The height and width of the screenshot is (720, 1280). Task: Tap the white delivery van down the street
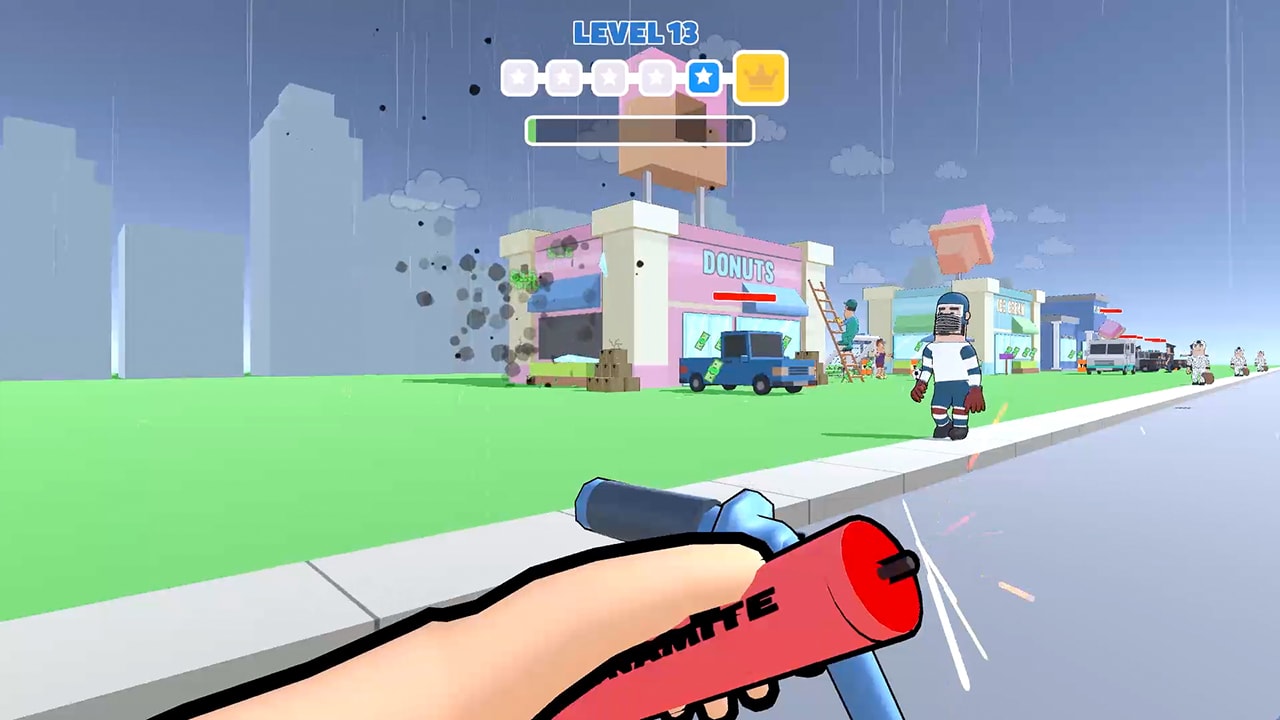(x=1108, y=356)
